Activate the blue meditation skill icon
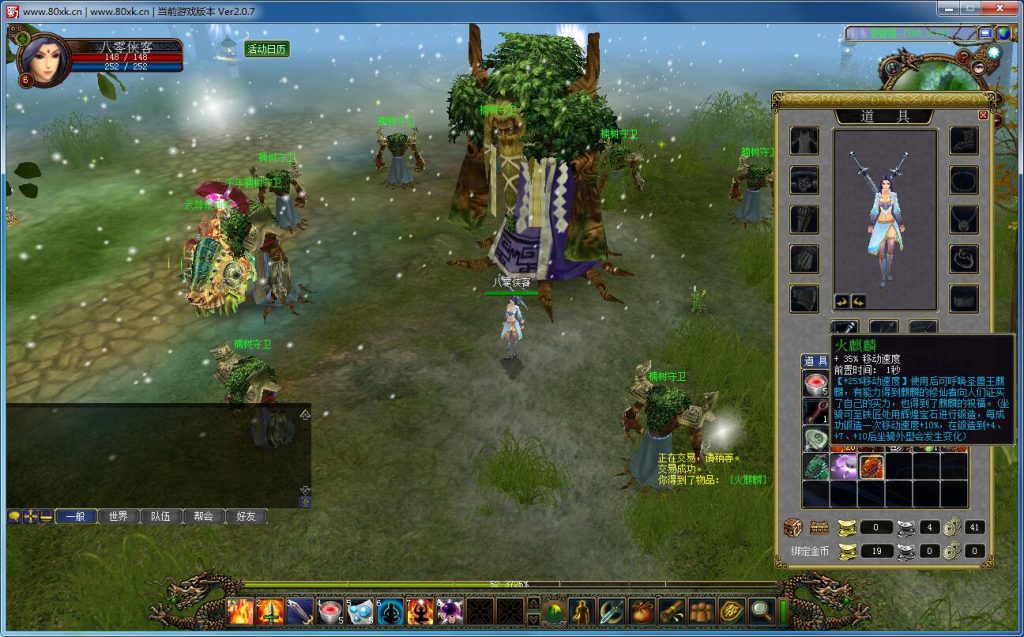 coord(390,611)
